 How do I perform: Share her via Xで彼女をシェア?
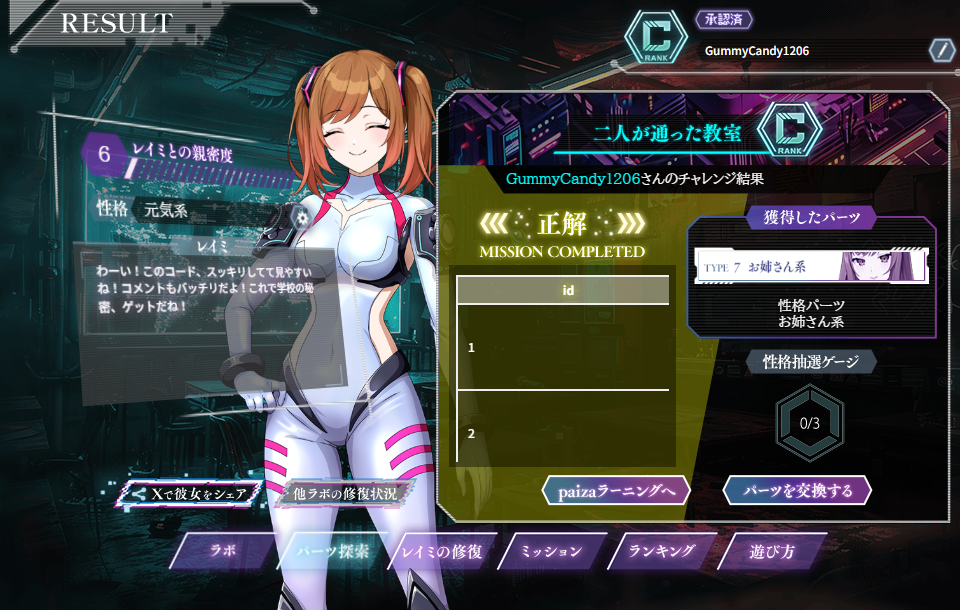190,494
